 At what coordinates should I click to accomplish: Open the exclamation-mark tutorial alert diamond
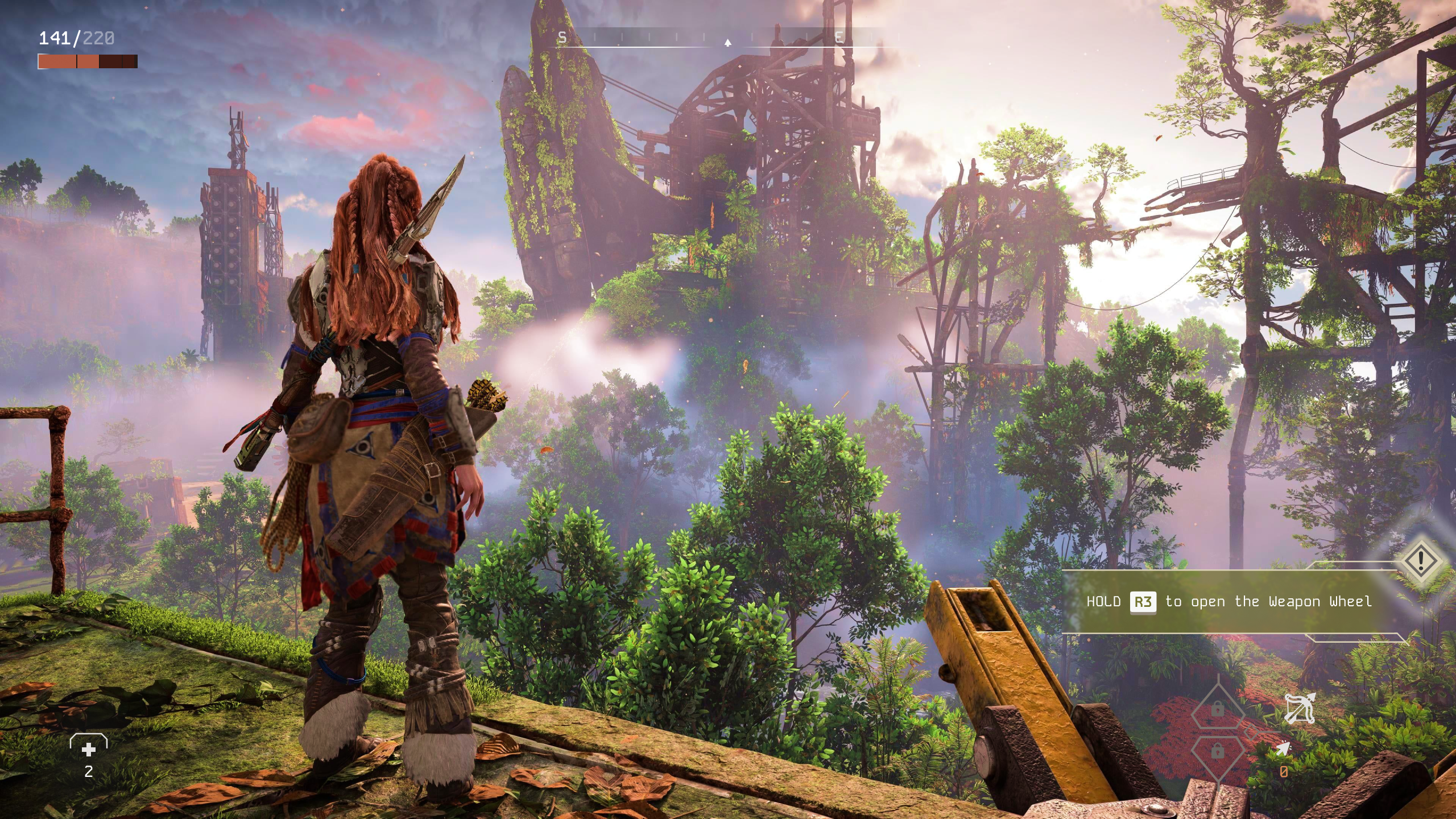tap(1420, 560)
